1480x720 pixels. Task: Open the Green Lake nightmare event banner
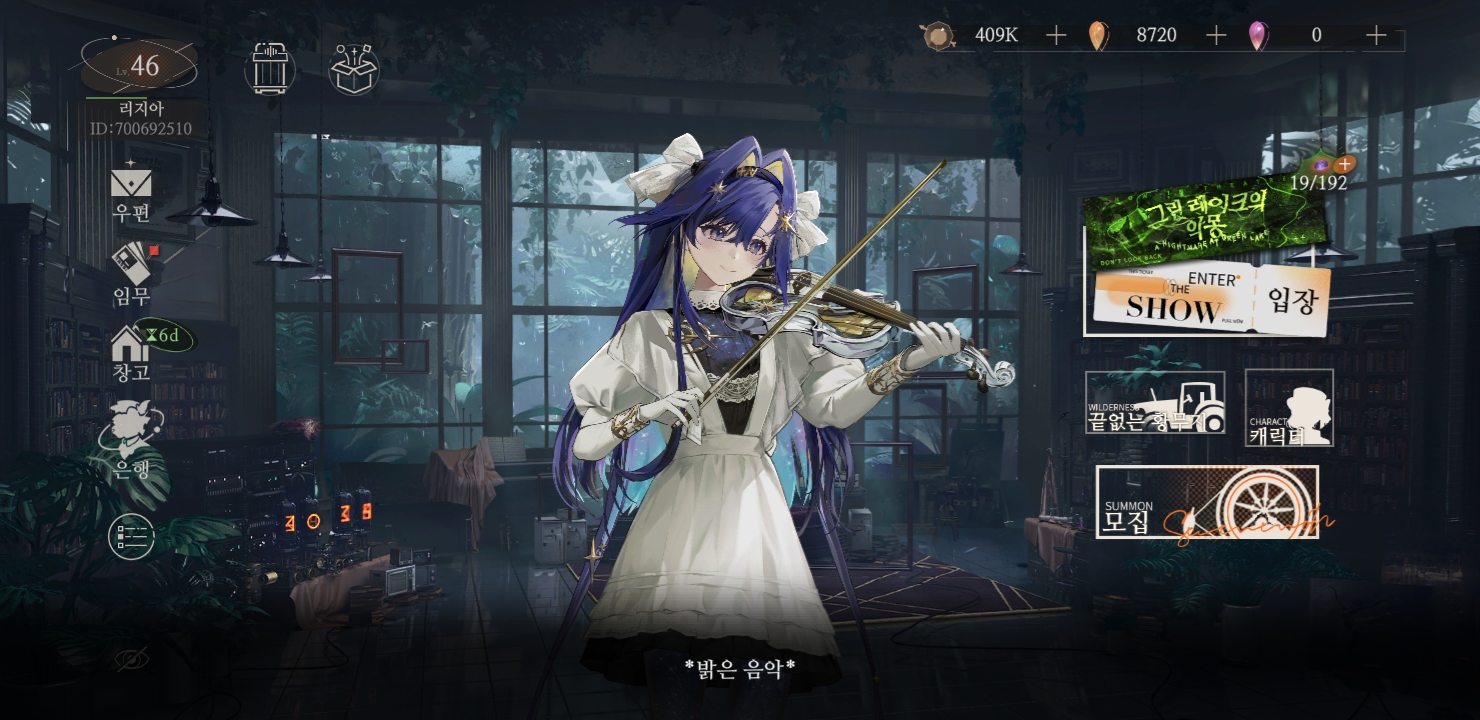click(1205, 228)
